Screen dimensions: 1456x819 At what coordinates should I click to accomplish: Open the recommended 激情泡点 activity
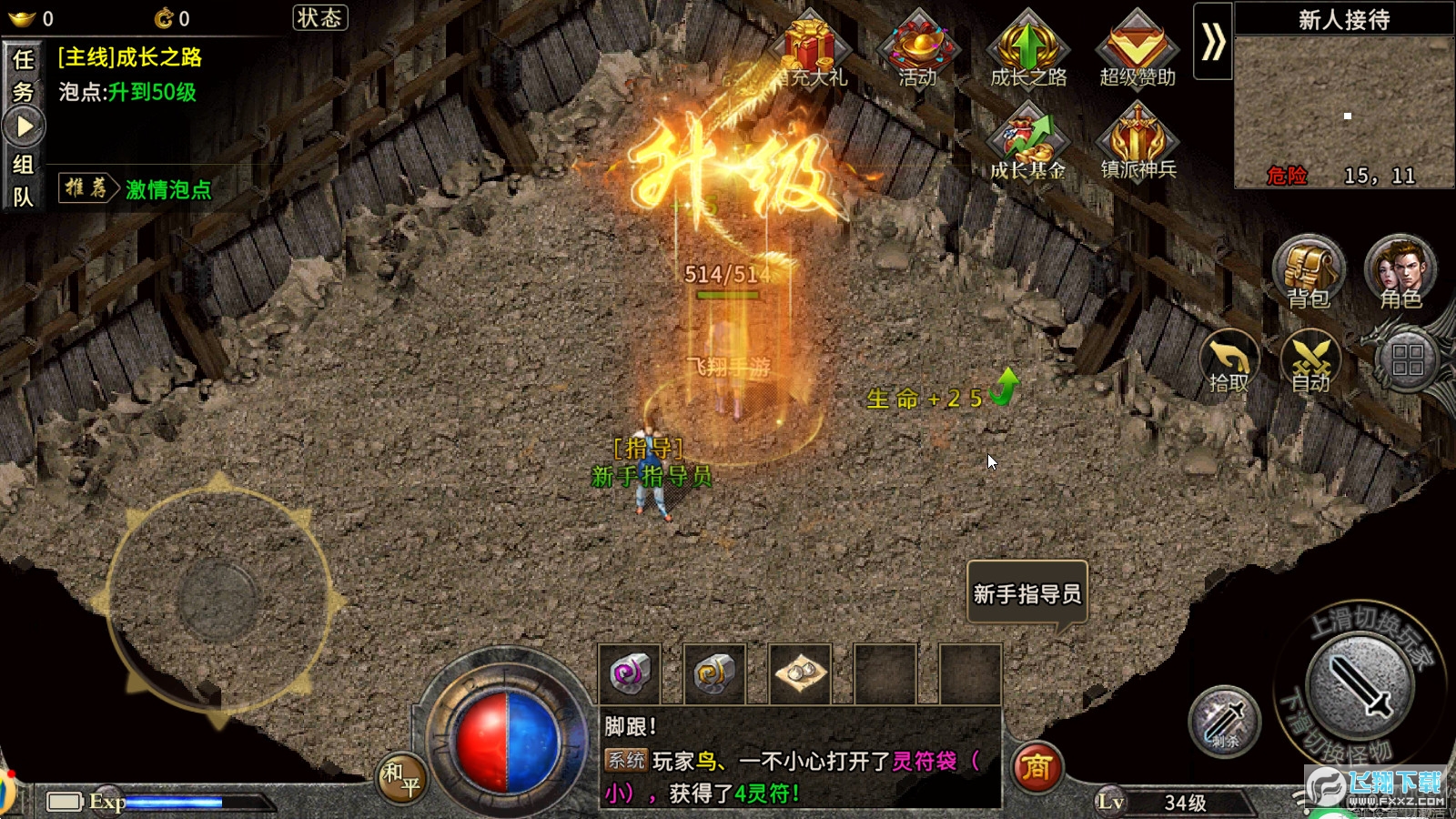pos(167,189)
